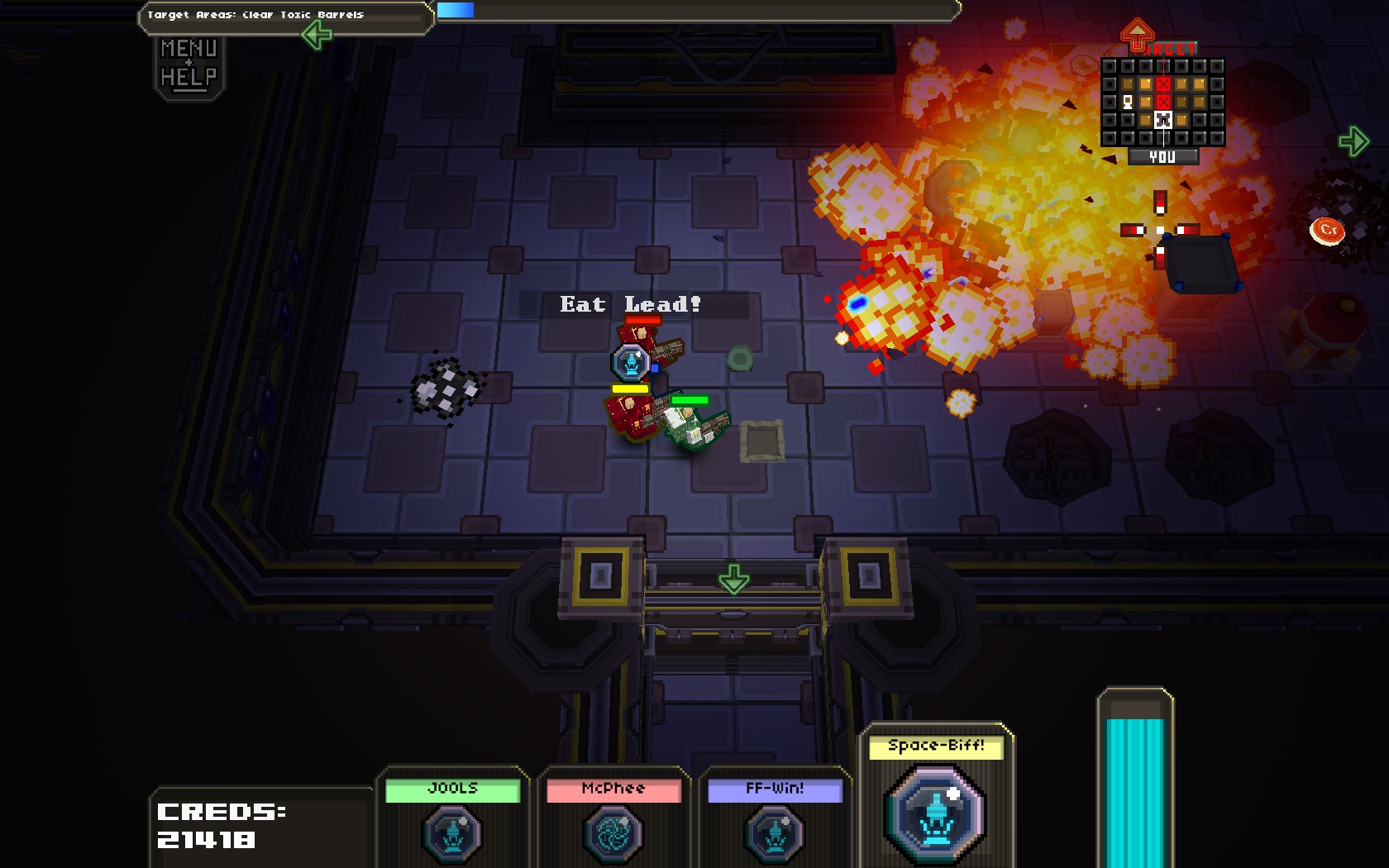Open the Menu + Help panel
This screenshot has width=1389, height=868.
click(189, 64)
